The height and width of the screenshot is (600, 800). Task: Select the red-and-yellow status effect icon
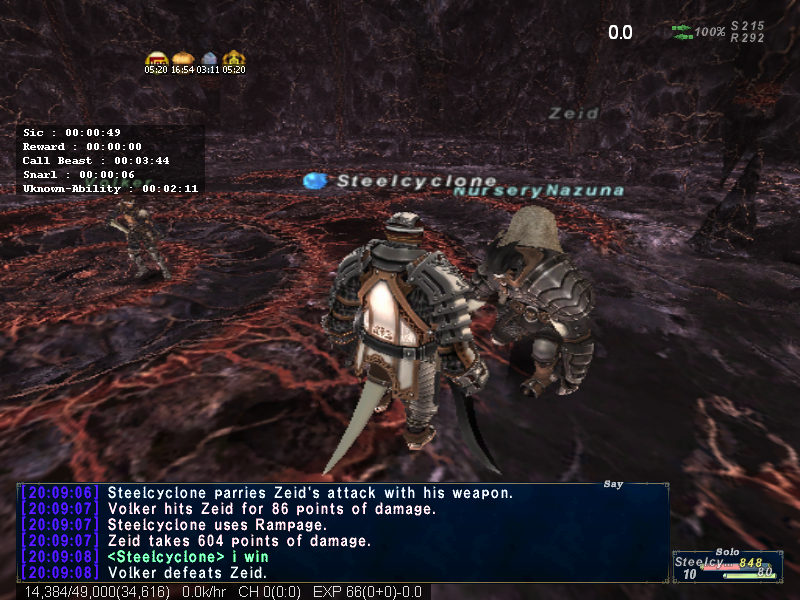tap(155, 59)
